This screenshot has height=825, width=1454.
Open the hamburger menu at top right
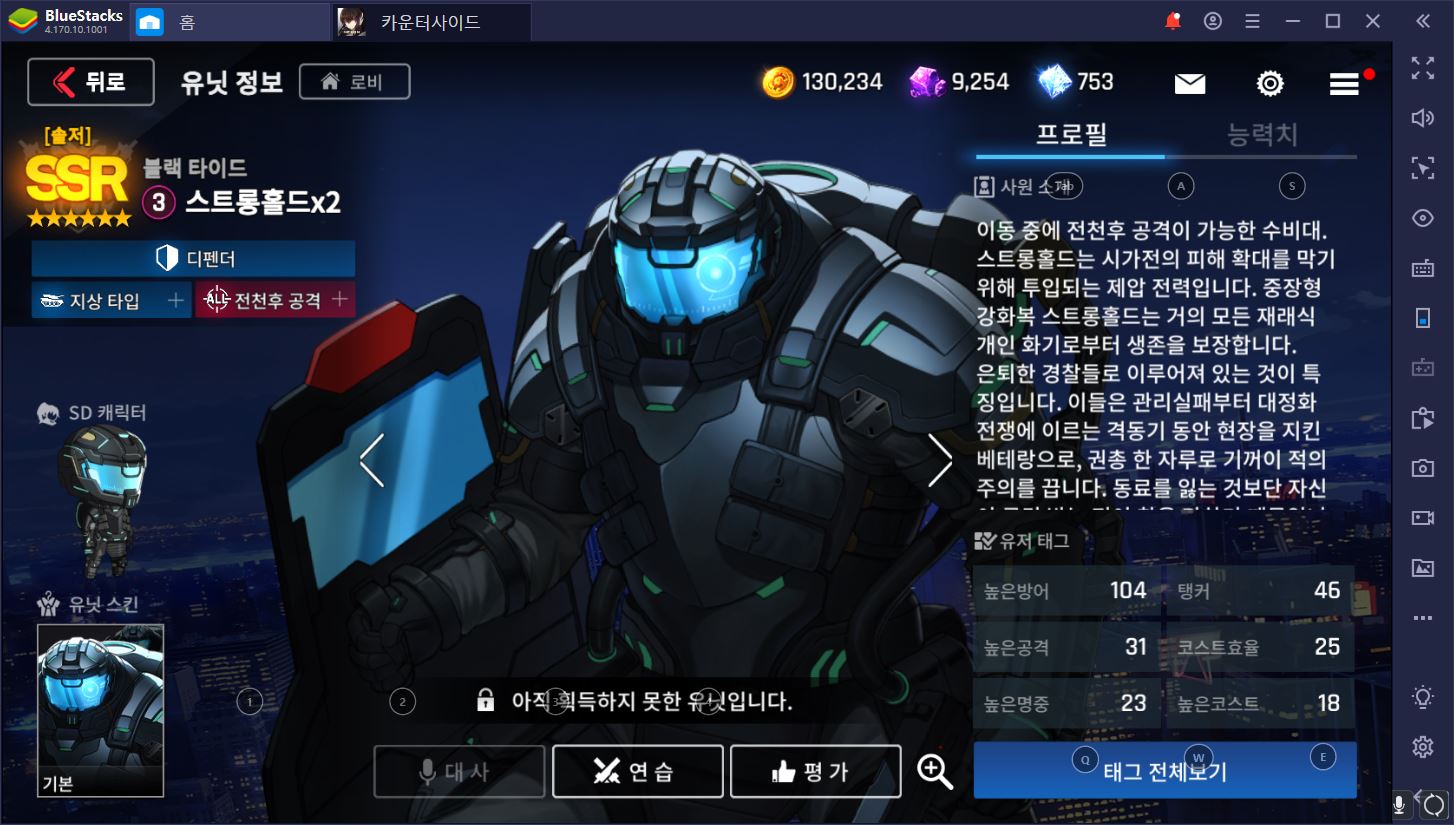pos(1343,83)
